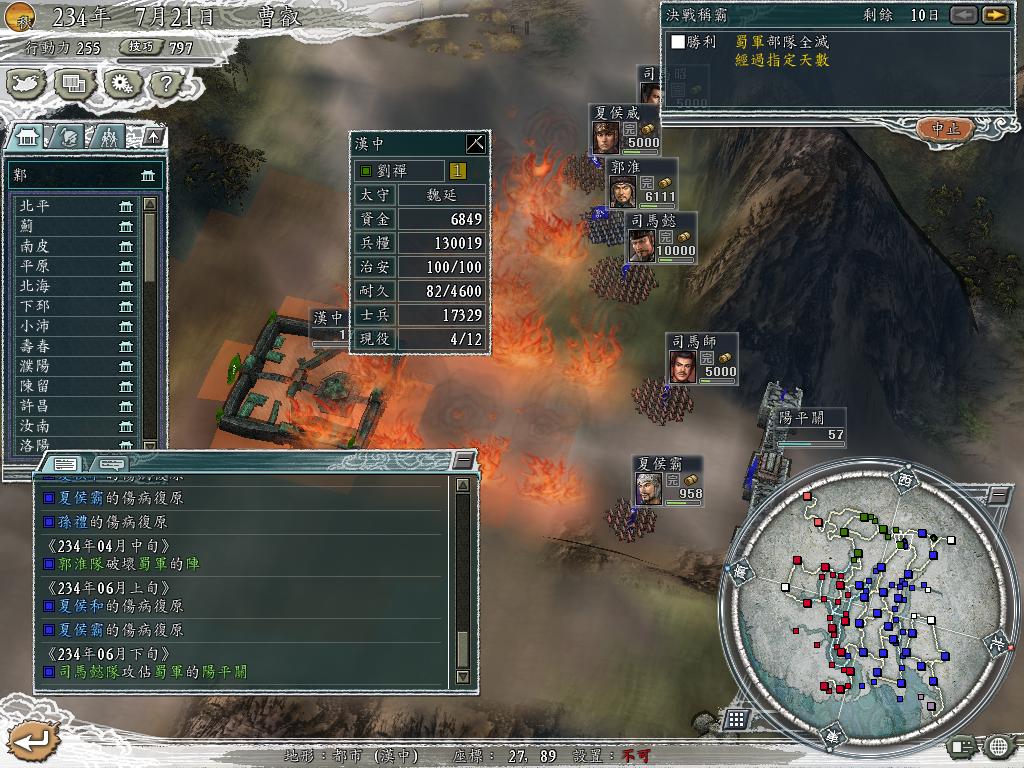This screenshot has height=768, width=1024.
Task: Open the question mark help
Action: click(x=164, y=84)
